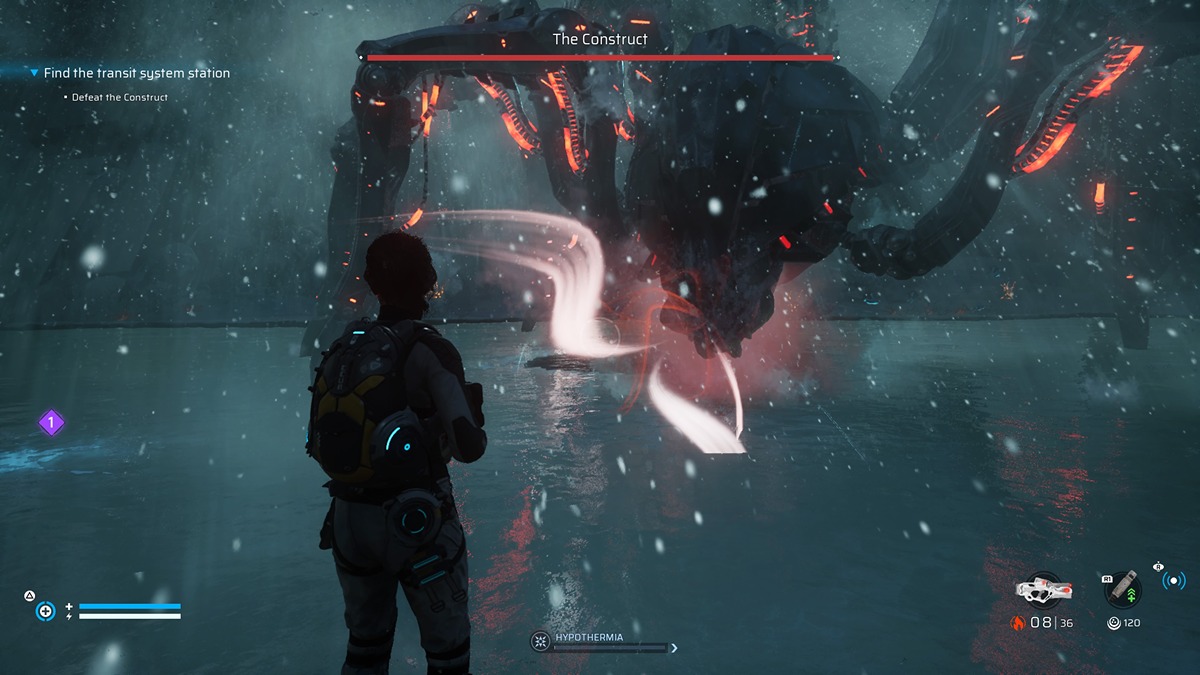The image size is (1200, 675).
Task: Use the injector consumable item slot
Action: click(1123, 590)
